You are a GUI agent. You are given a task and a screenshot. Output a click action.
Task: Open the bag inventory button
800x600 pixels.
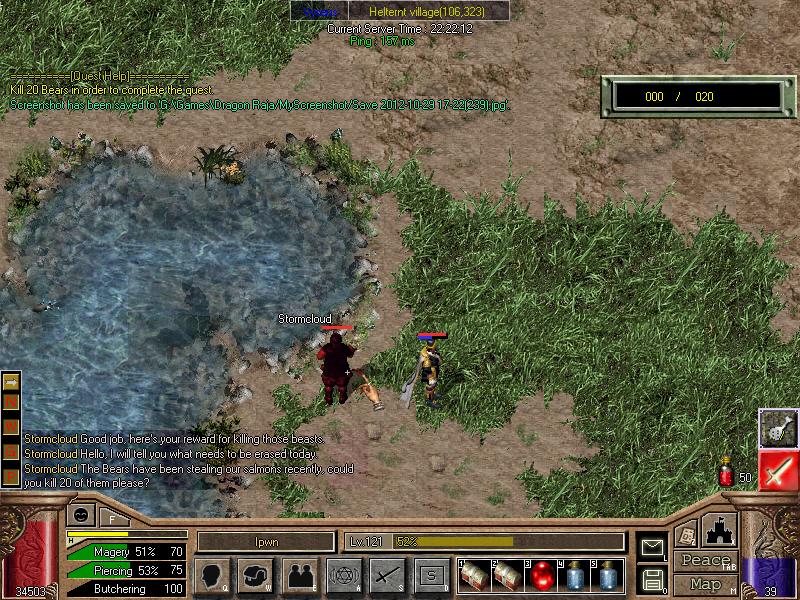257,576
